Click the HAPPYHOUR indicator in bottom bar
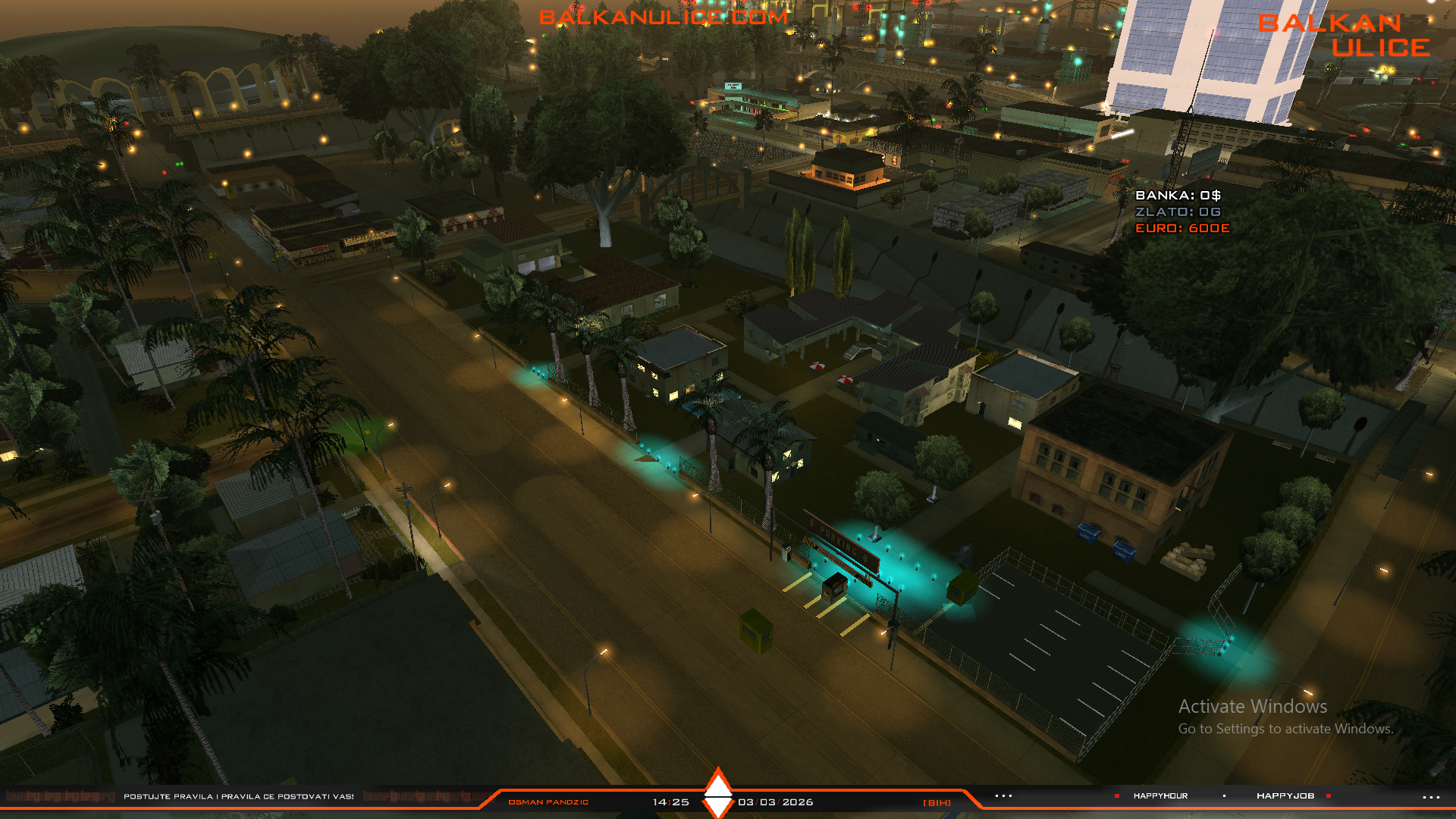The height and width of the screenshot is (819, 1456). (1160, 795)
